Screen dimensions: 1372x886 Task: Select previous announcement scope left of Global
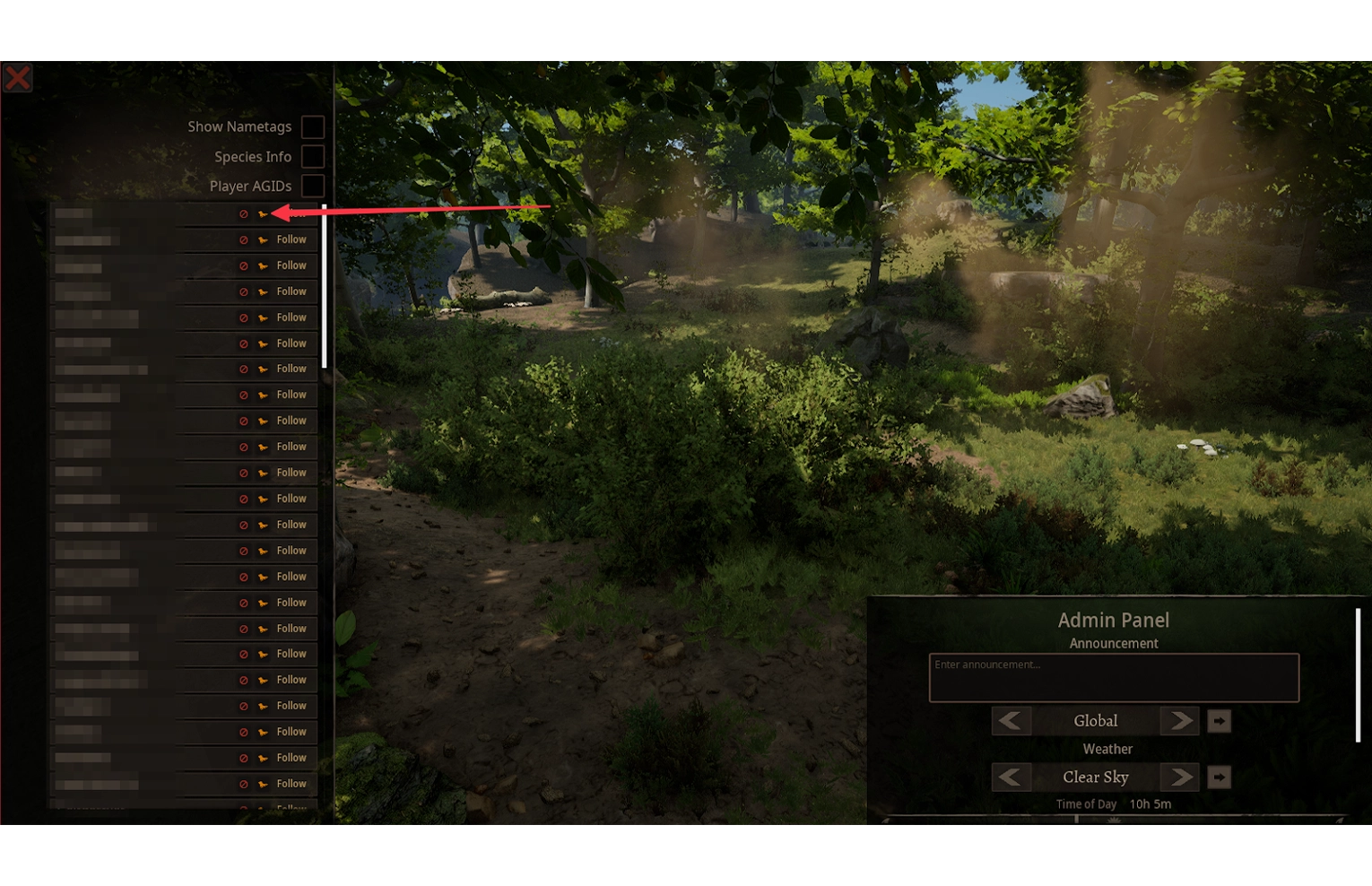1011,721
